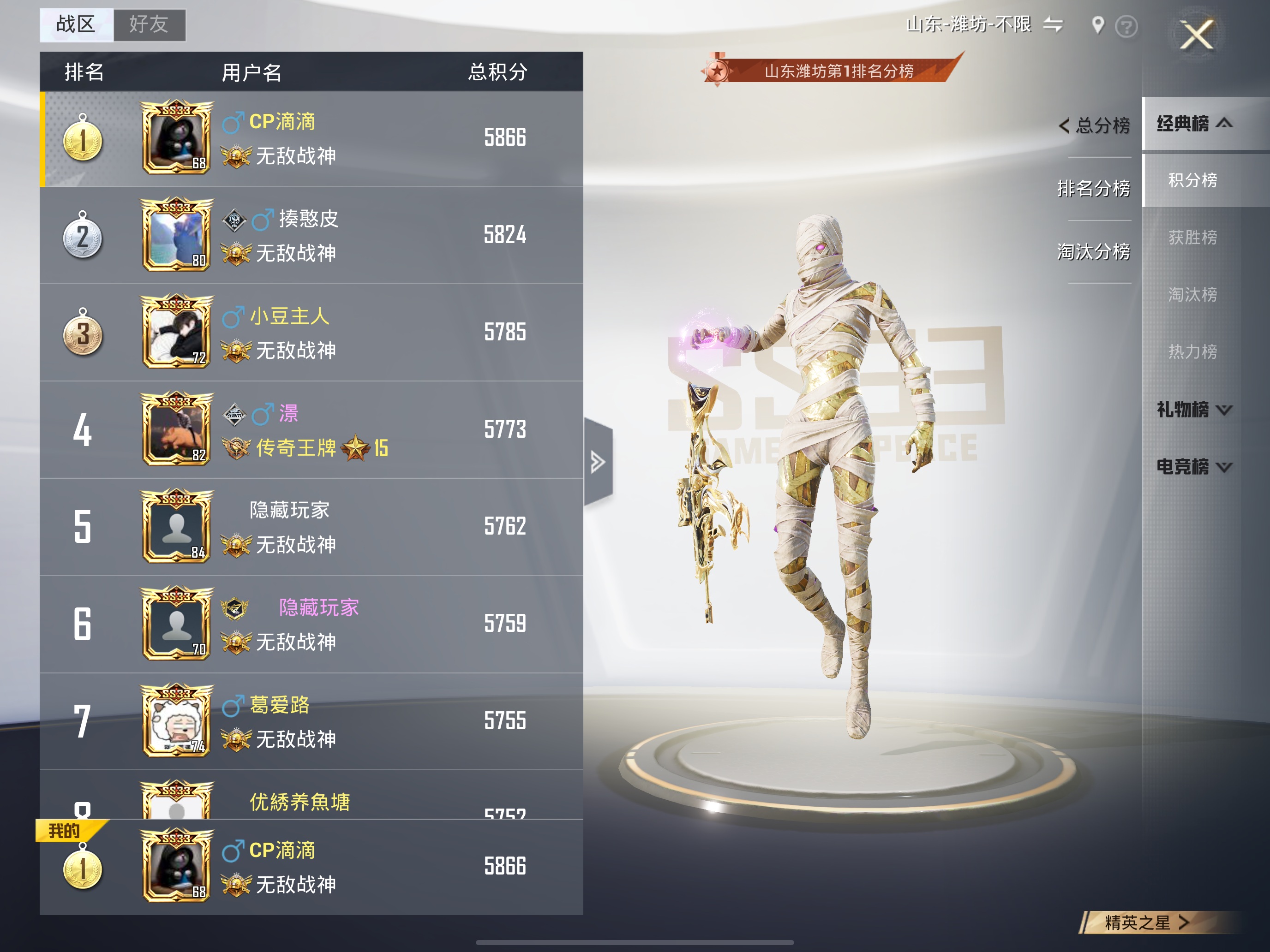Close the leaderboard with the X button

pyautogui.click(x=1197, y=35)
